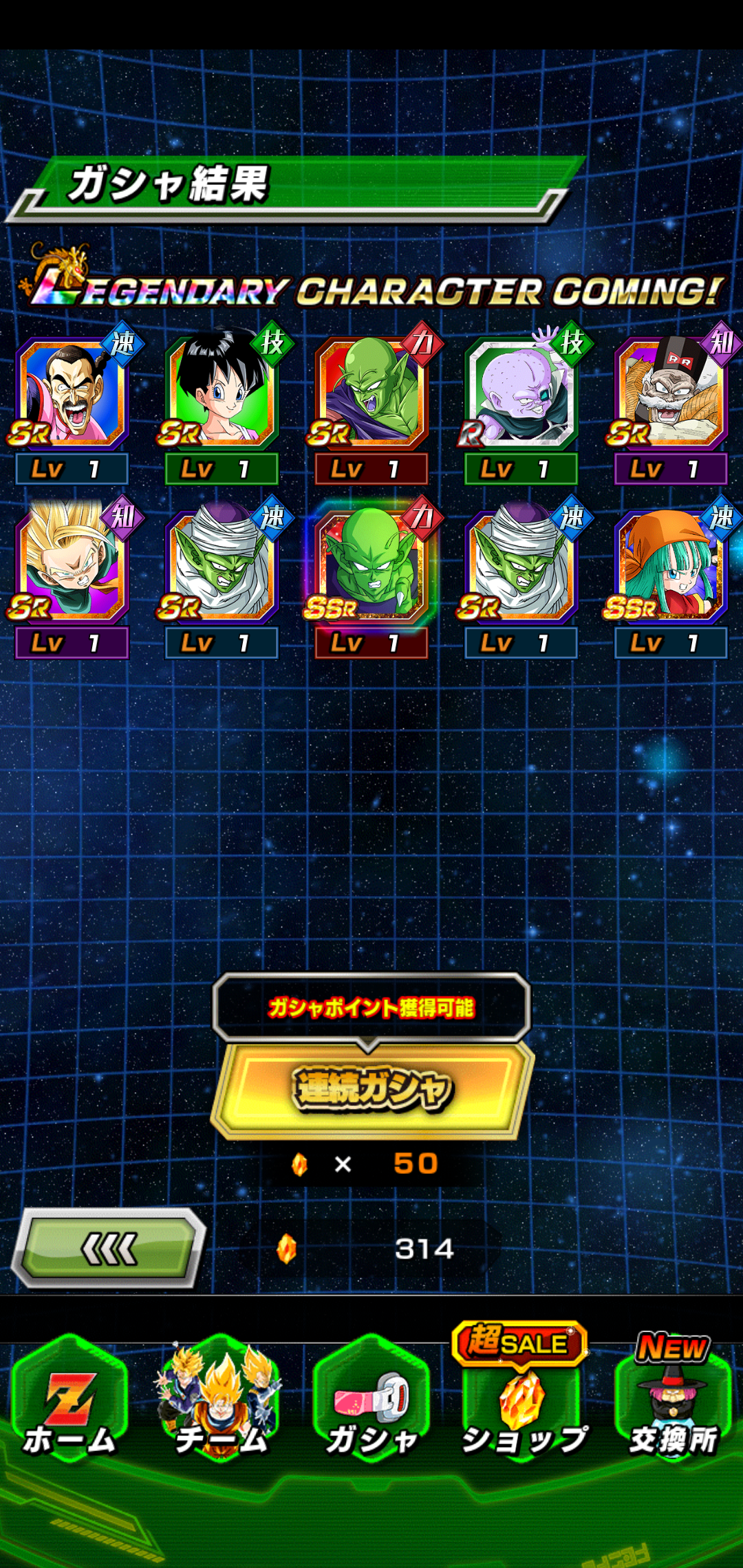View the SR King Piccolo card
This screenshot has width=743, height=1568.
(371, 393)
